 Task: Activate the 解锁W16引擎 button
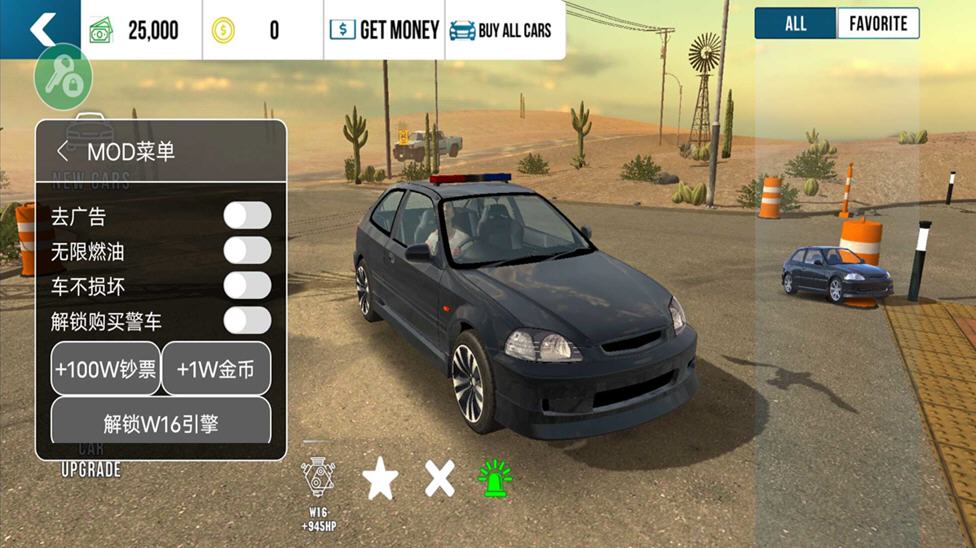(x=161, y=423)
